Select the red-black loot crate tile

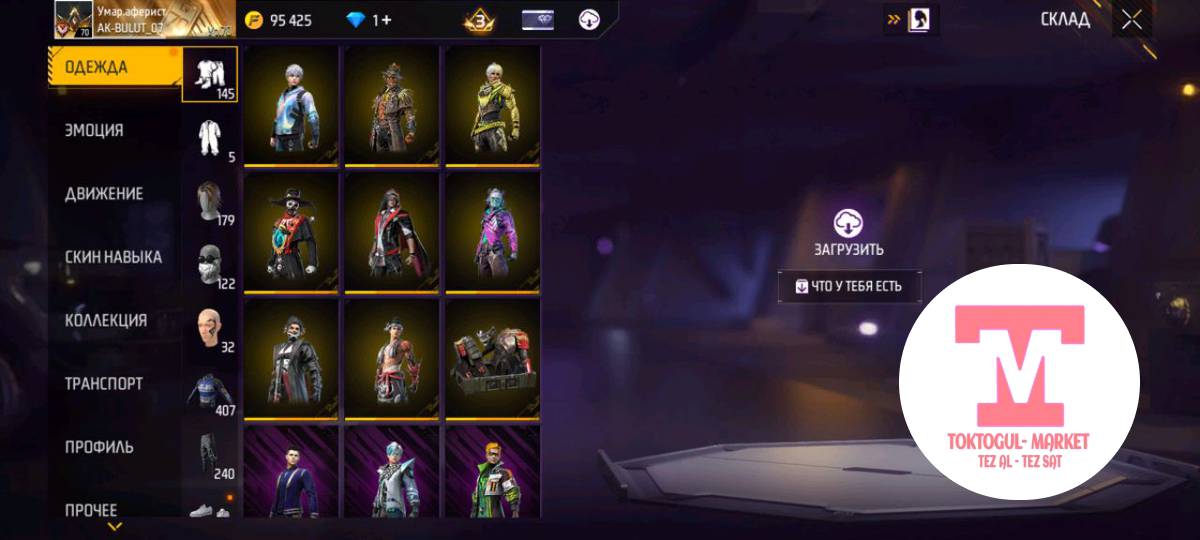tap(492, 360)
